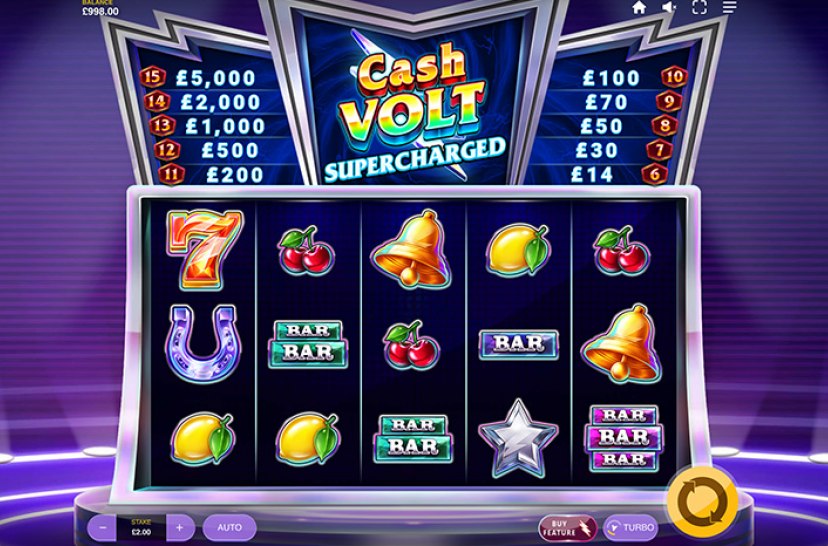
Task: Toggle the sound speaker icon
Action: (669, 7)
